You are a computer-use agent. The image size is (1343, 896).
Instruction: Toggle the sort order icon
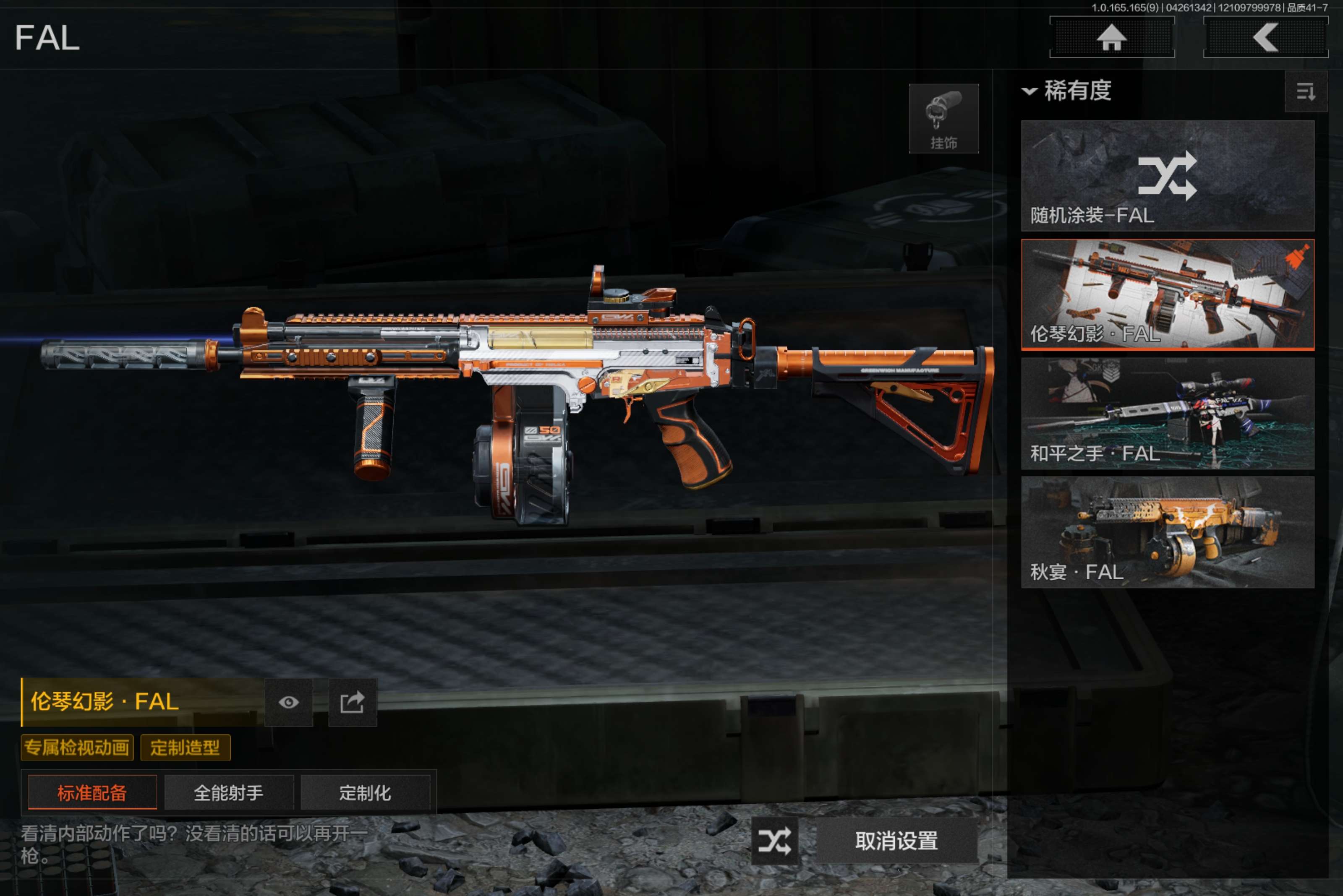1305,91
